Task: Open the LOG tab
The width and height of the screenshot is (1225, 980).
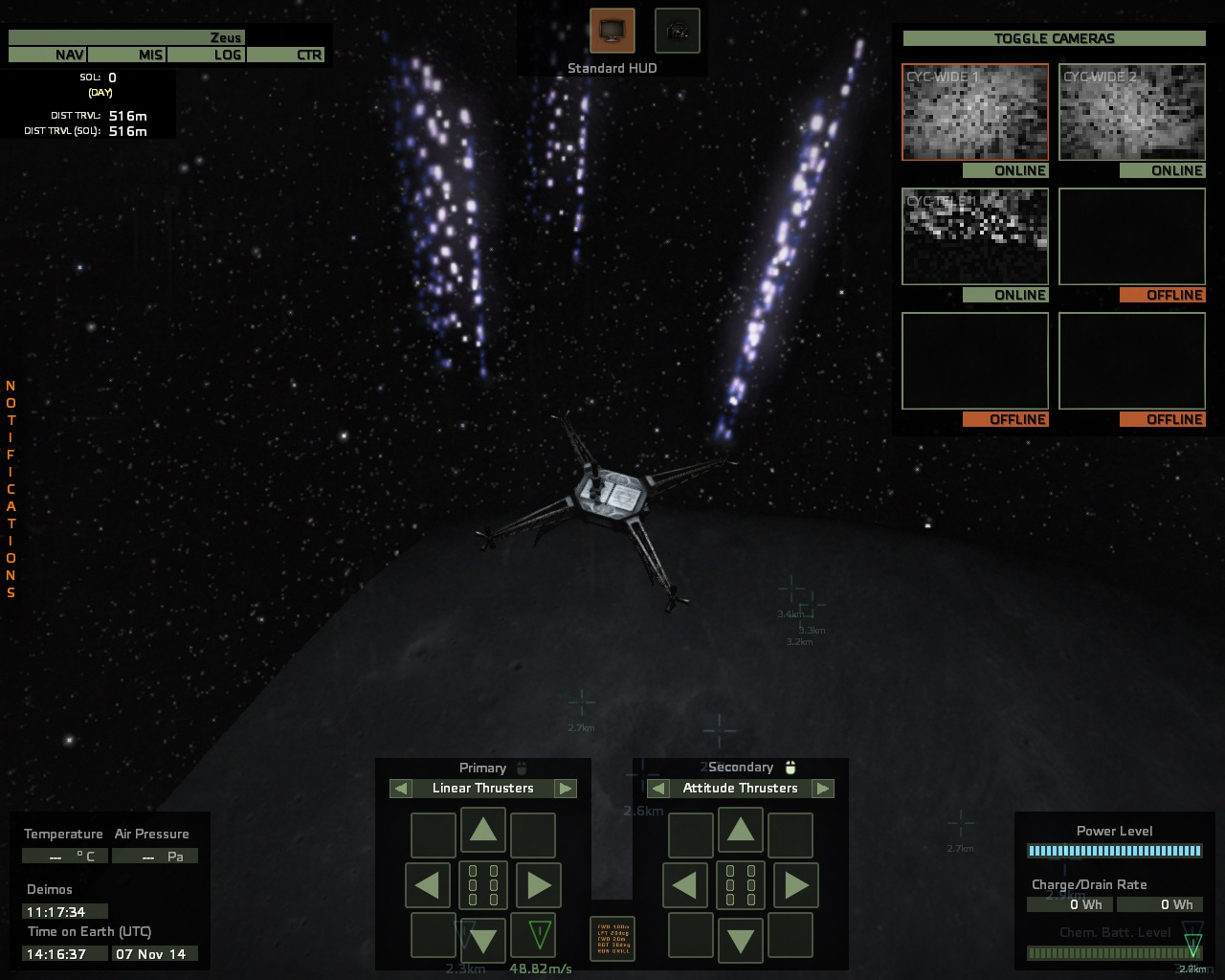Action: 207,55
